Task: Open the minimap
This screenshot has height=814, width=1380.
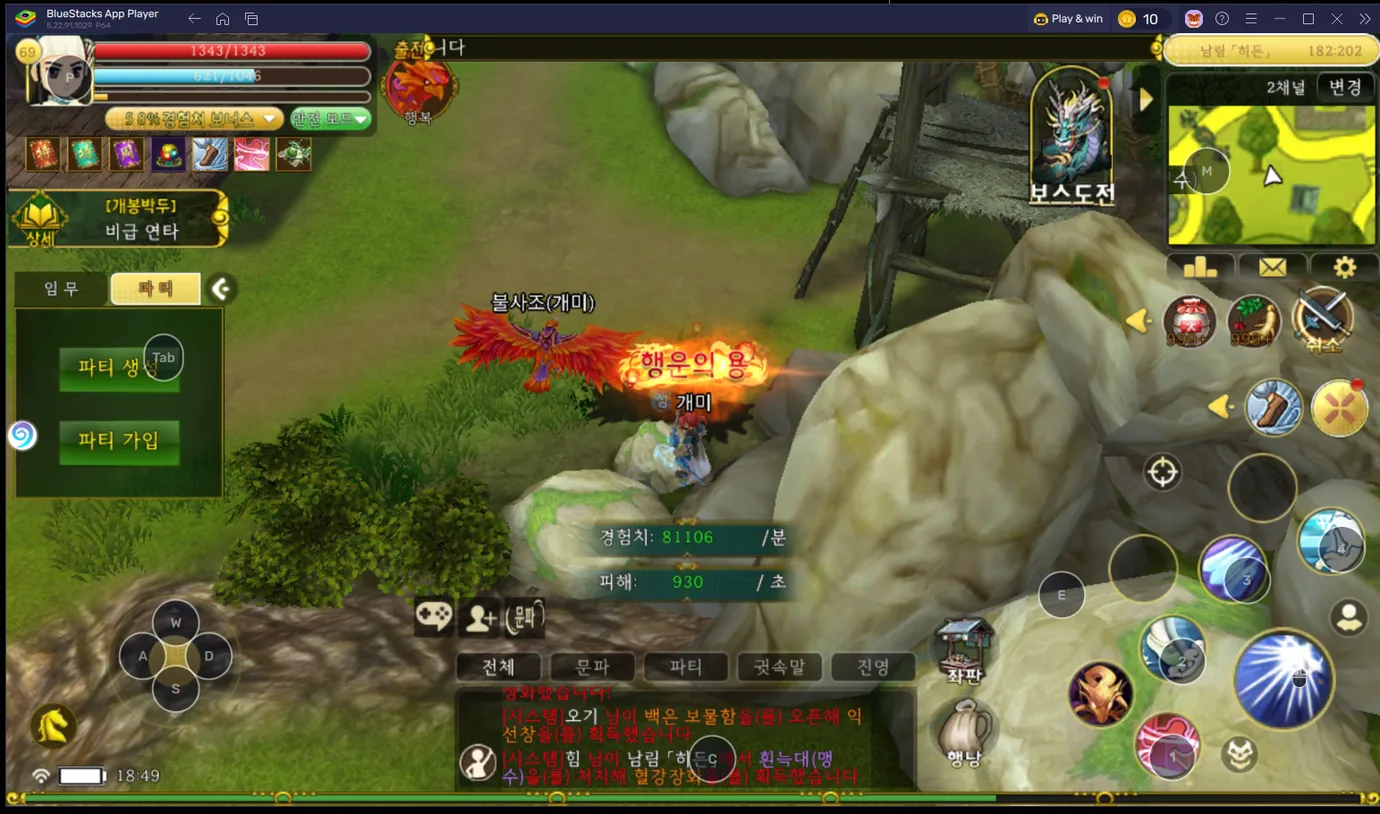Action: pyautogui.click(x=1270, y=176)
